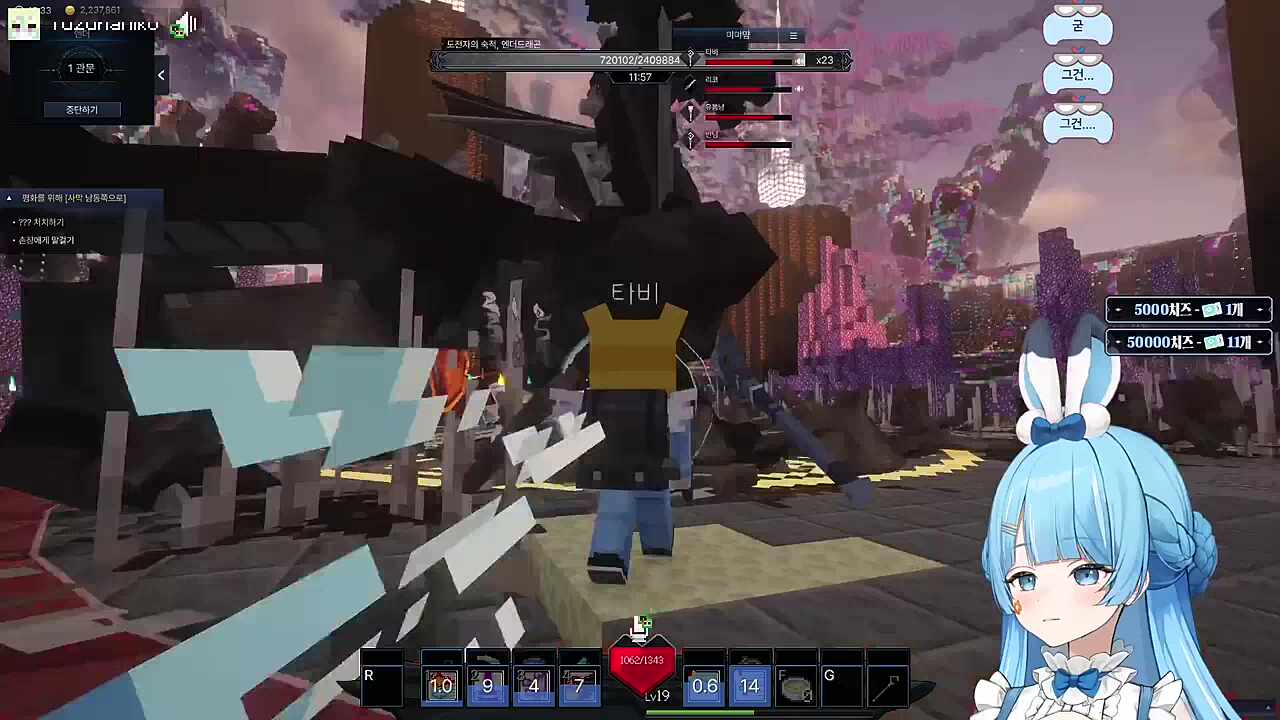Activate skill slot 2 showing cooldown 9
Screen dimensions: 1280x720
pos(487,681)
